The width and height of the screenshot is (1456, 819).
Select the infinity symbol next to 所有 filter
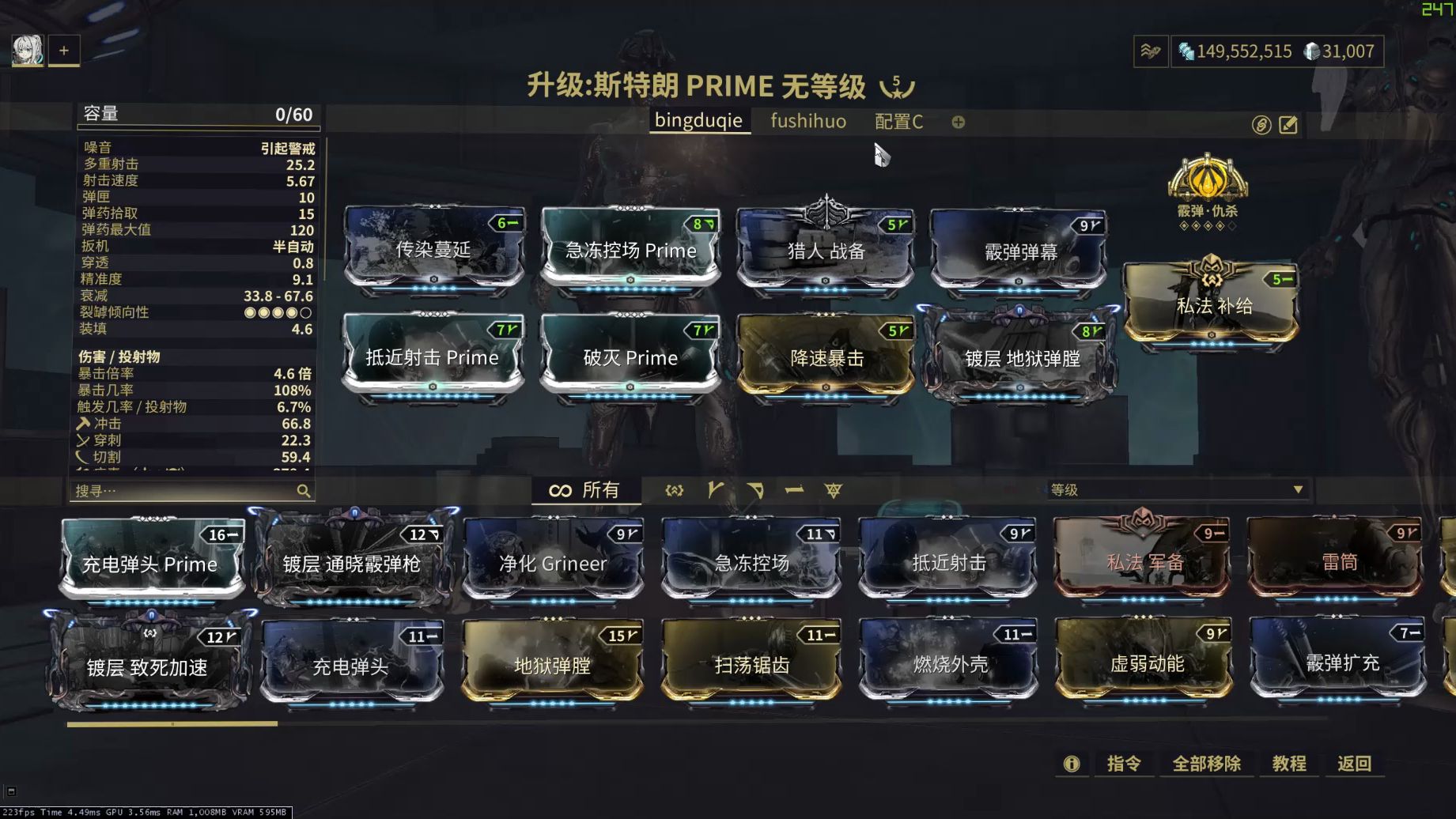[562, 489]
